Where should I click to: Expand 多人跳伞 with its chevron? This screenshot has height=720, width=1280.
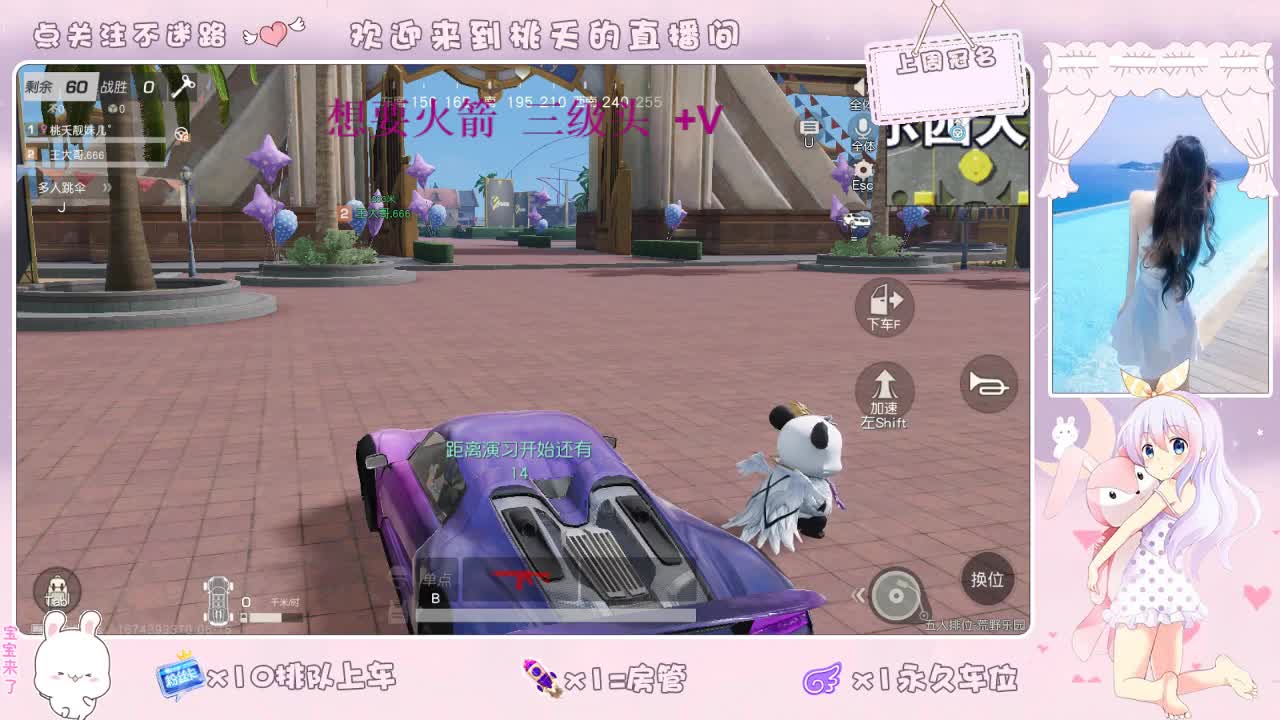point(108,187)
